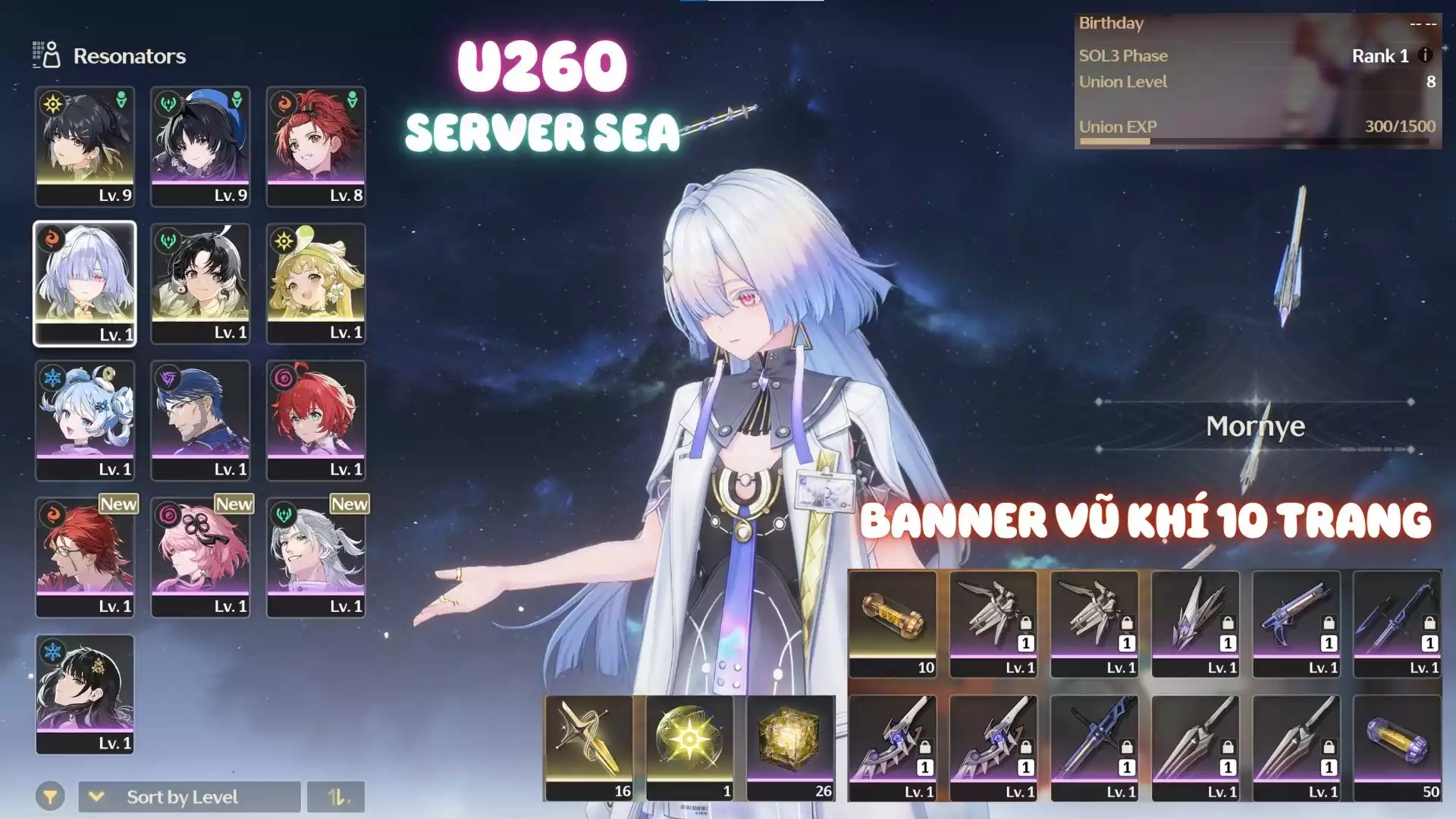Select the purple capsule item with 50

pyautogui.click(x=1397, y=748)
